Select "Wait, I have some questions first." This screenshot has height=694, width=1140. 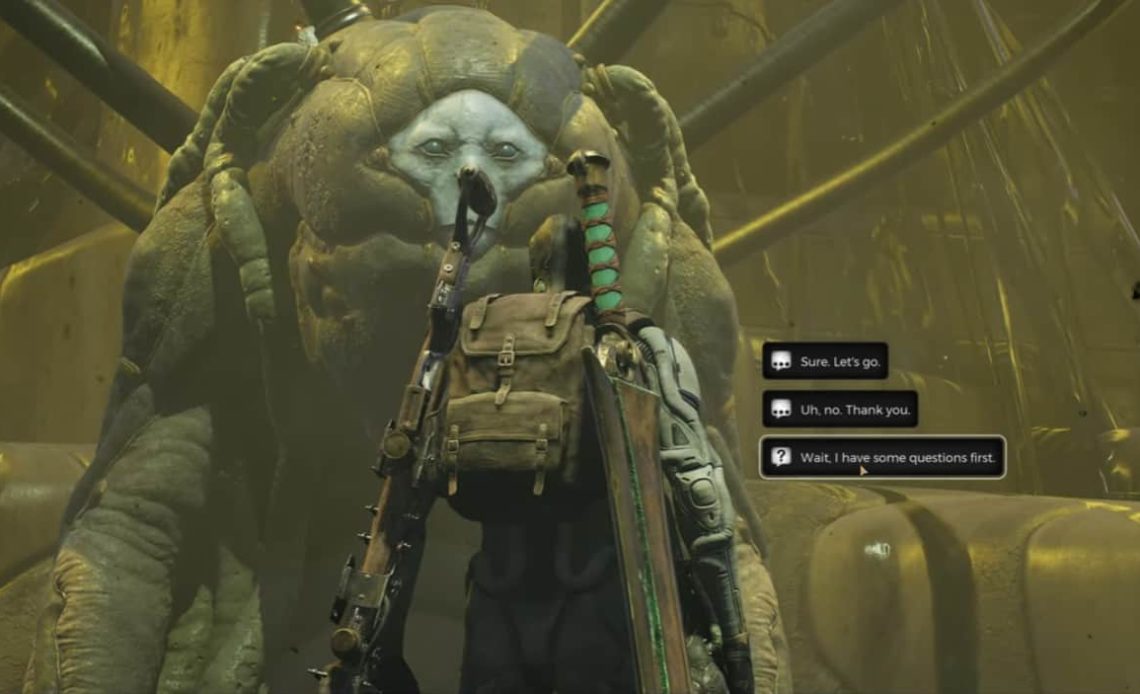(882, 458)
